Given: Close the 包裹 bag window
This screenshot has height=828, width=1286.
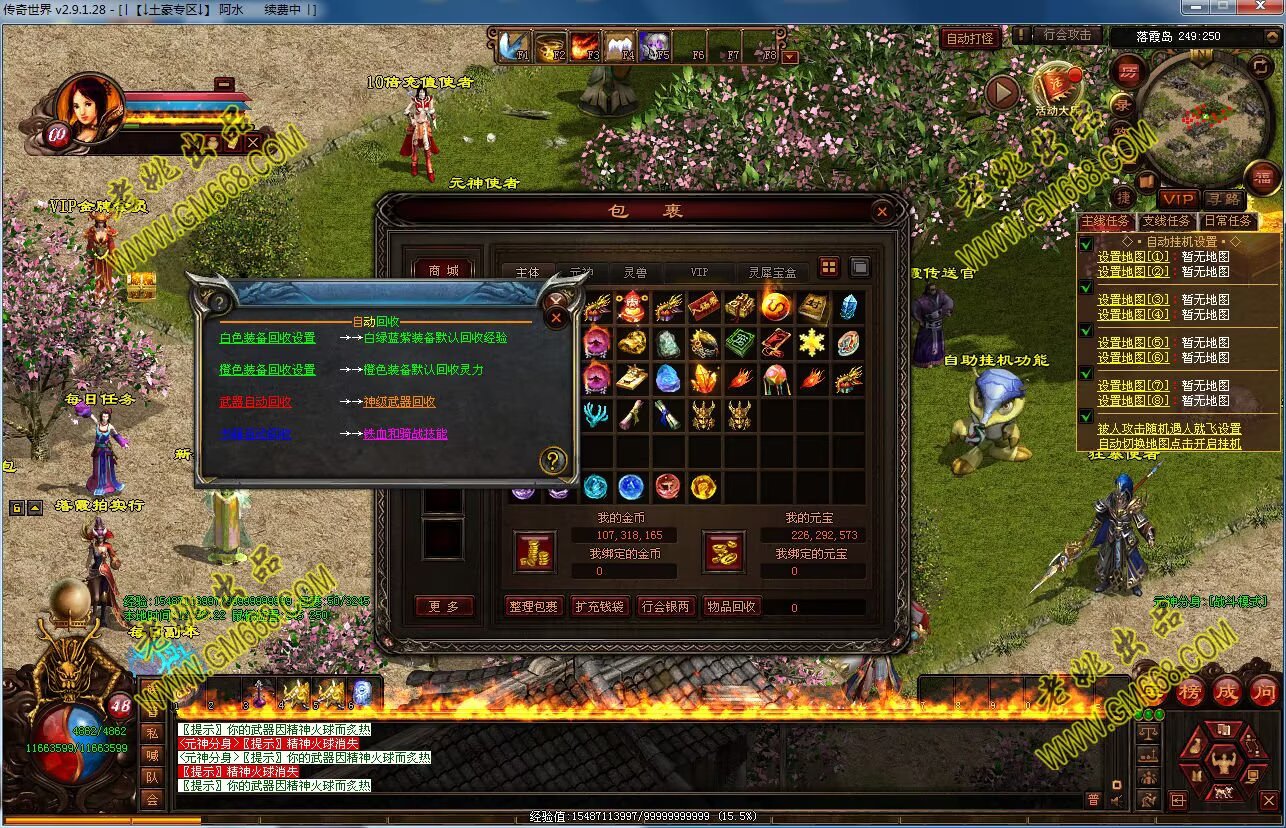Looking at the screenshot, I should click(x=881, y=212).
